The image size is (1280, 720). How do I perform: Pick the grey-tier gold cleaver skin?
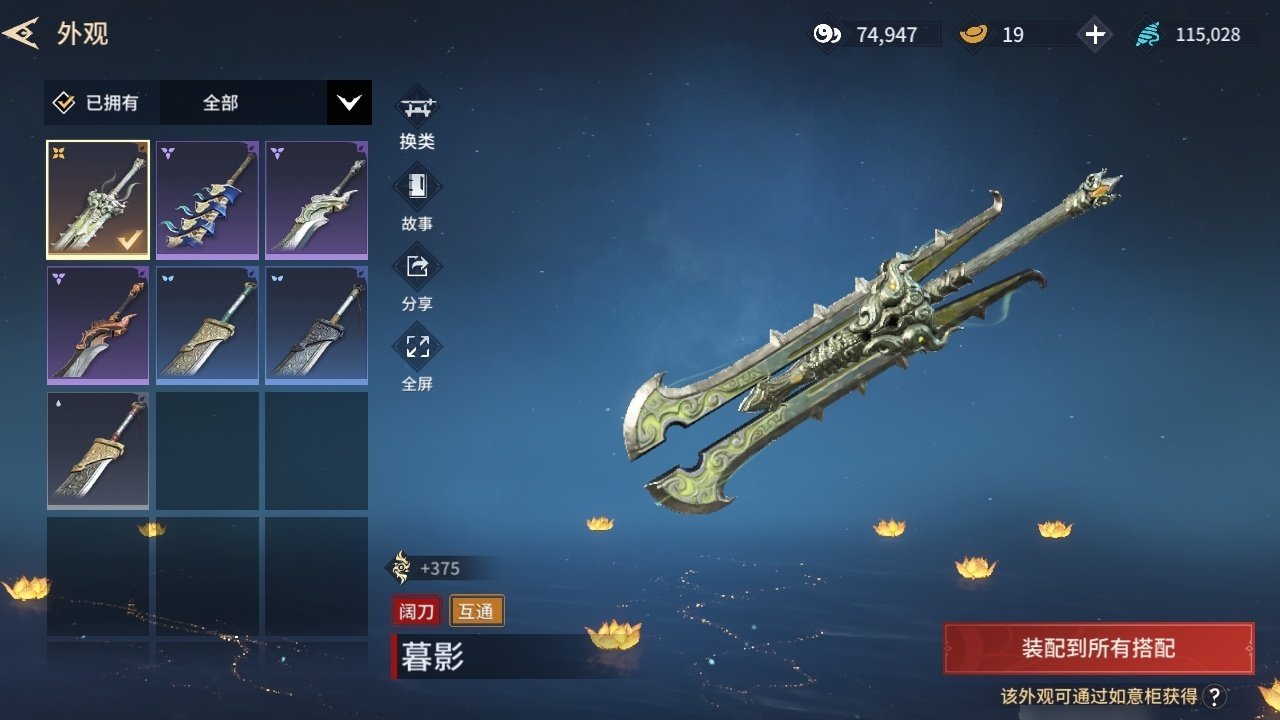point(98,449)
